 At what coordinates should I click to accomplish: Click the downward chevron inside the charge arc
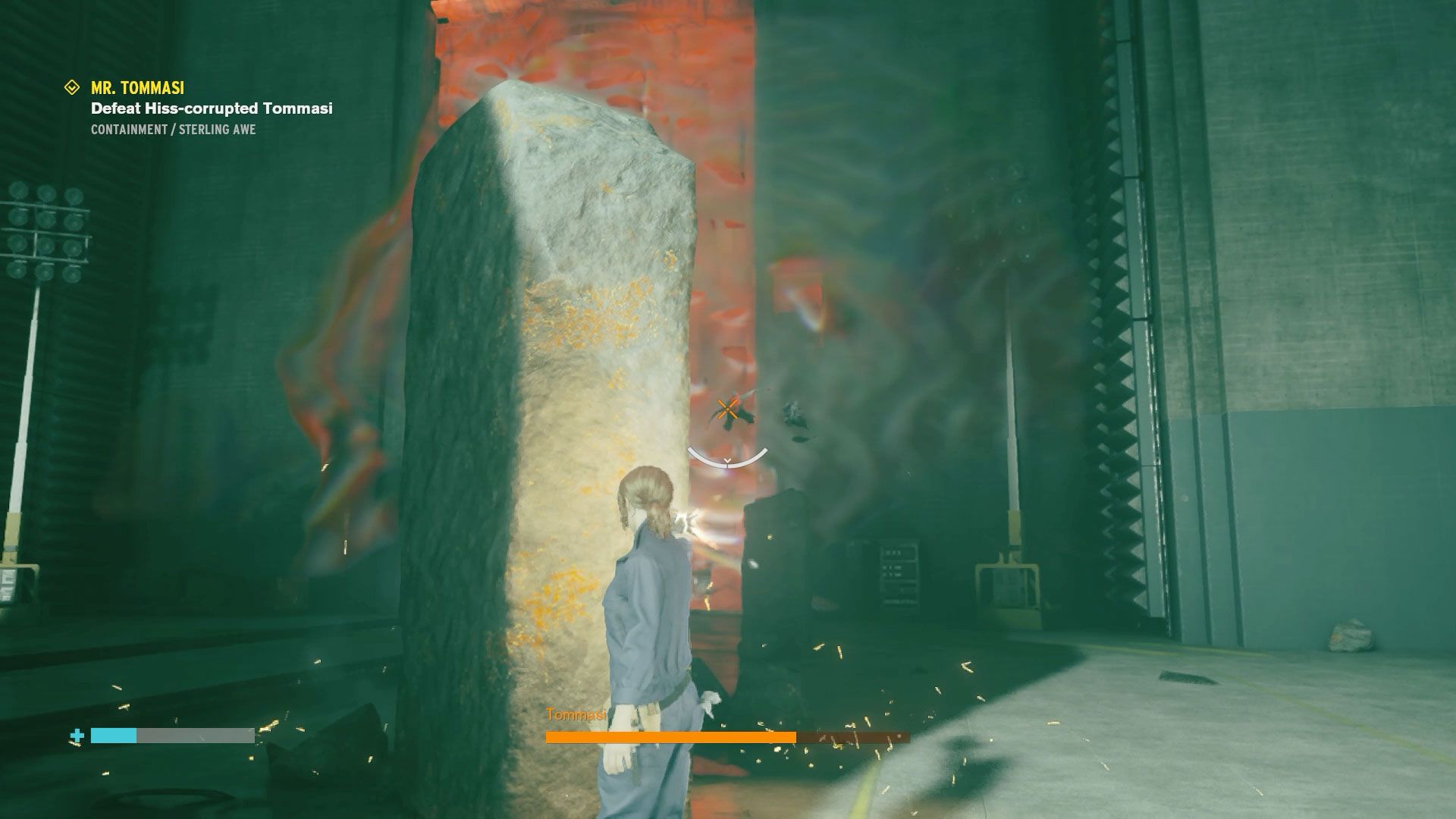726,460
